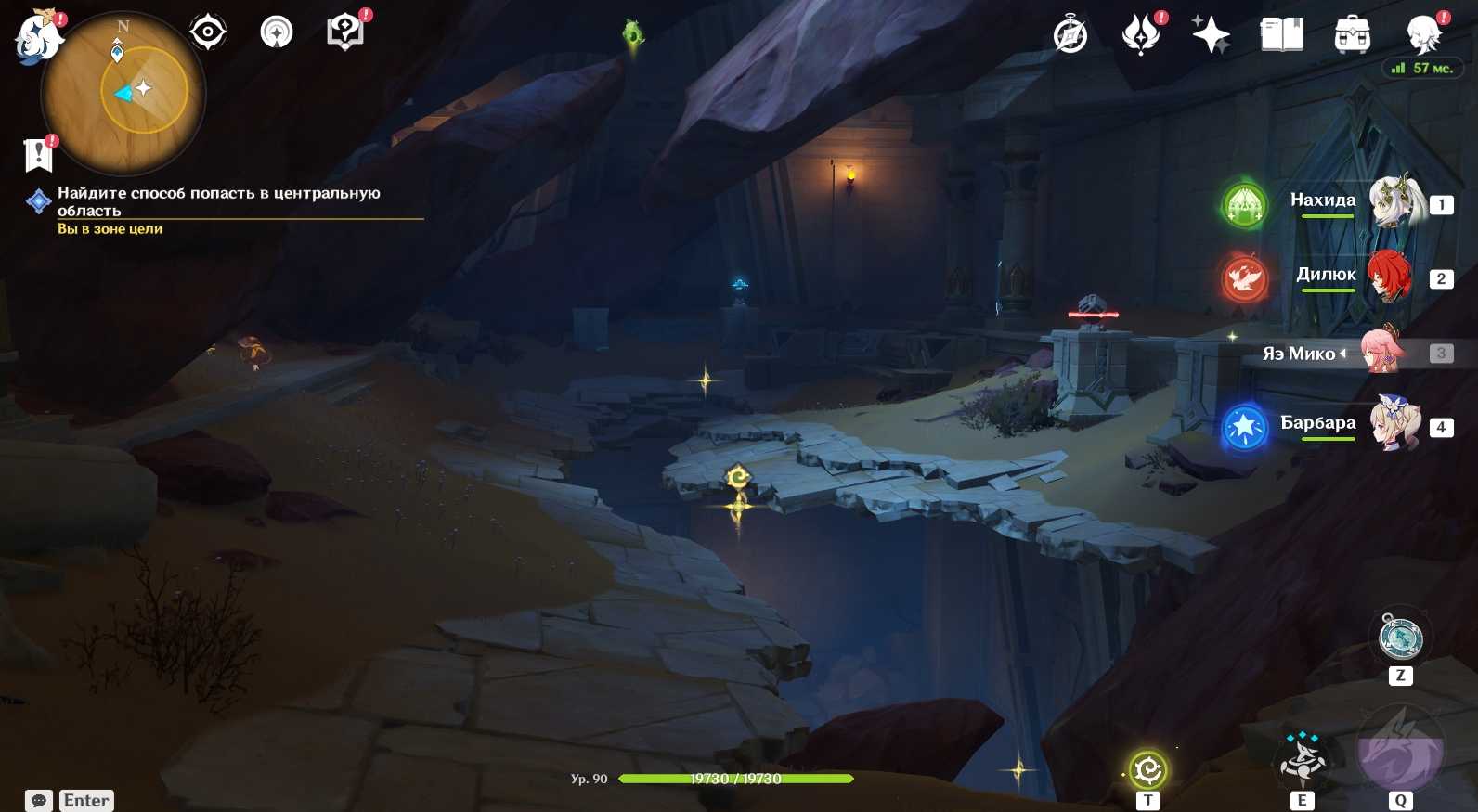The height and width of the screenshot is (812, 1478).
Task: Activate Yae Miko's elemental burst
Action: click(1400, 750)
